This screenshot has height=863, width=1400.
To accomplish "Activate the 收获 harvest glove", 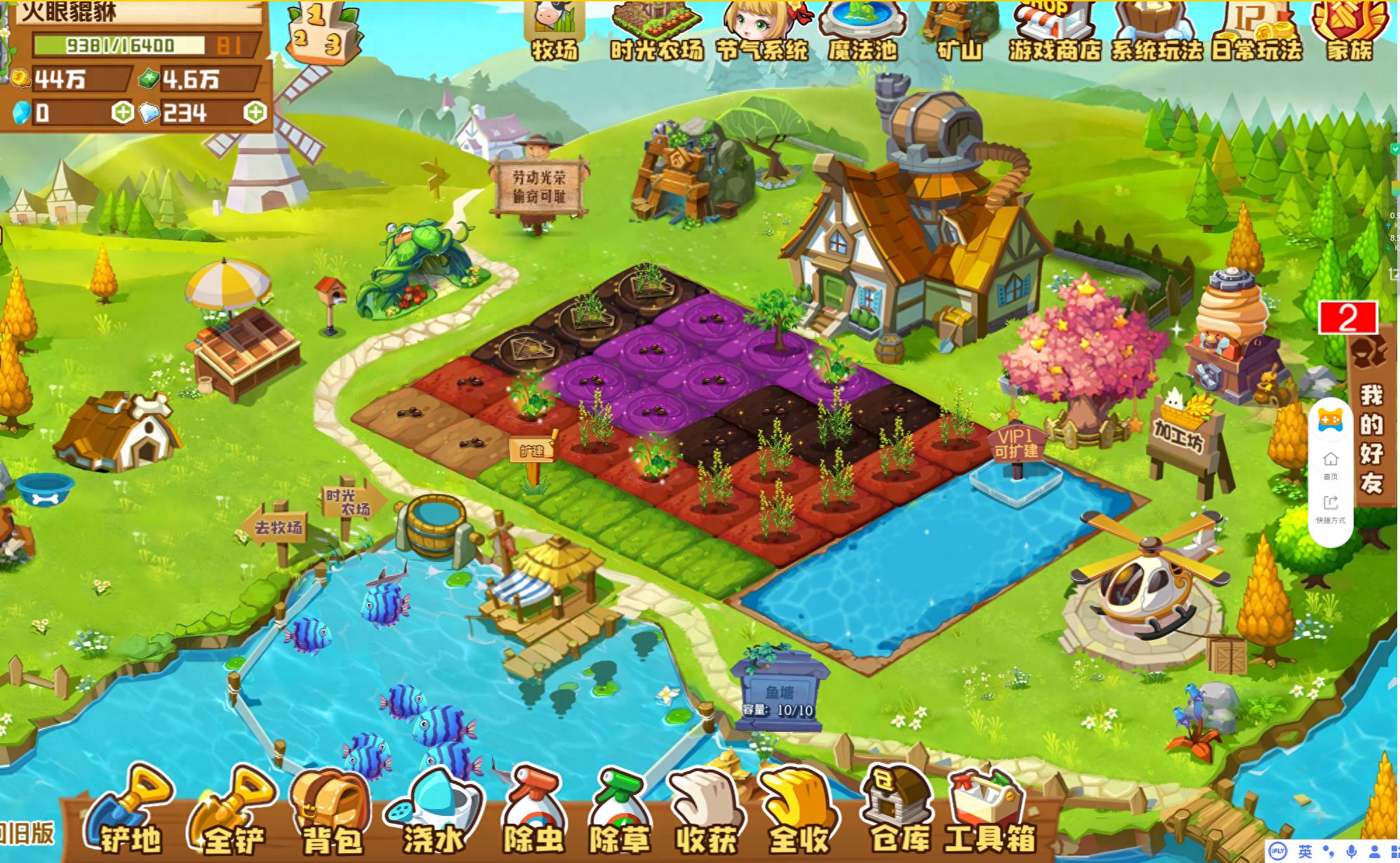I will (x=706, y=814).
